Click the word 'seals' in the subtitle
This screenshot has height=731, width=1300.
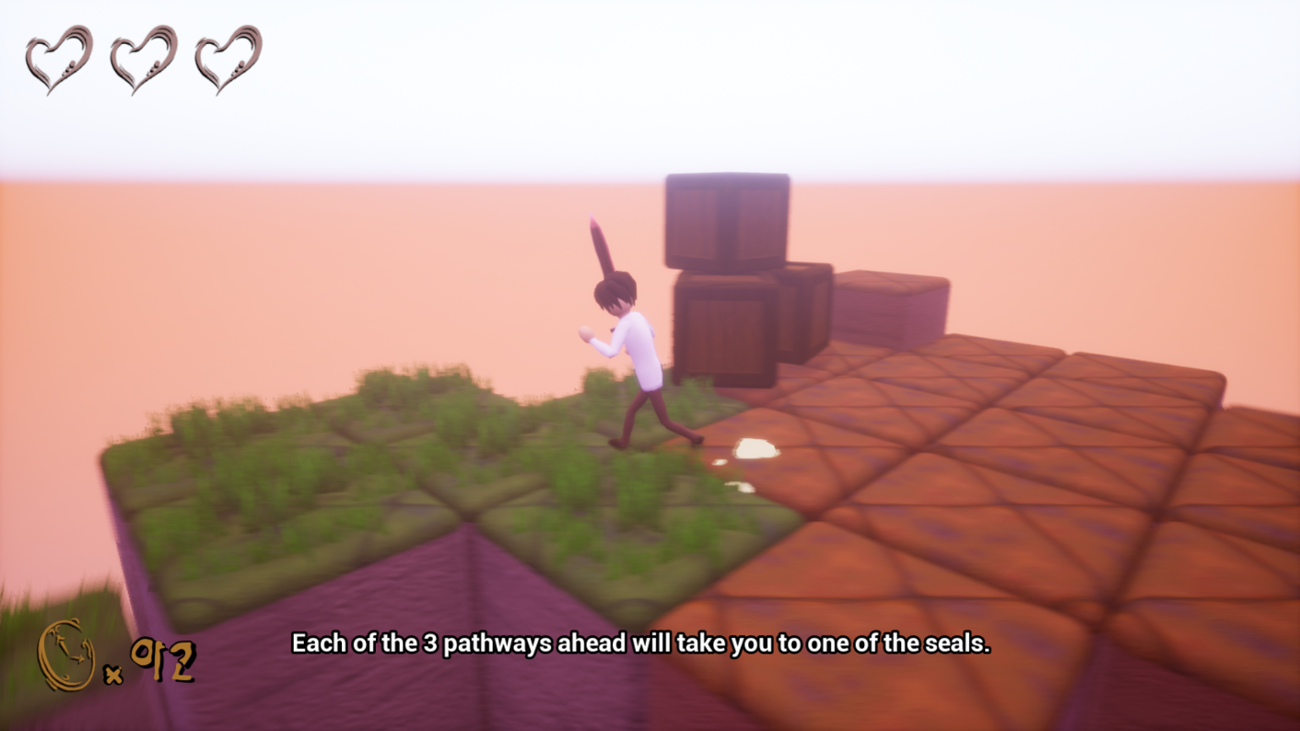[955, 644]
